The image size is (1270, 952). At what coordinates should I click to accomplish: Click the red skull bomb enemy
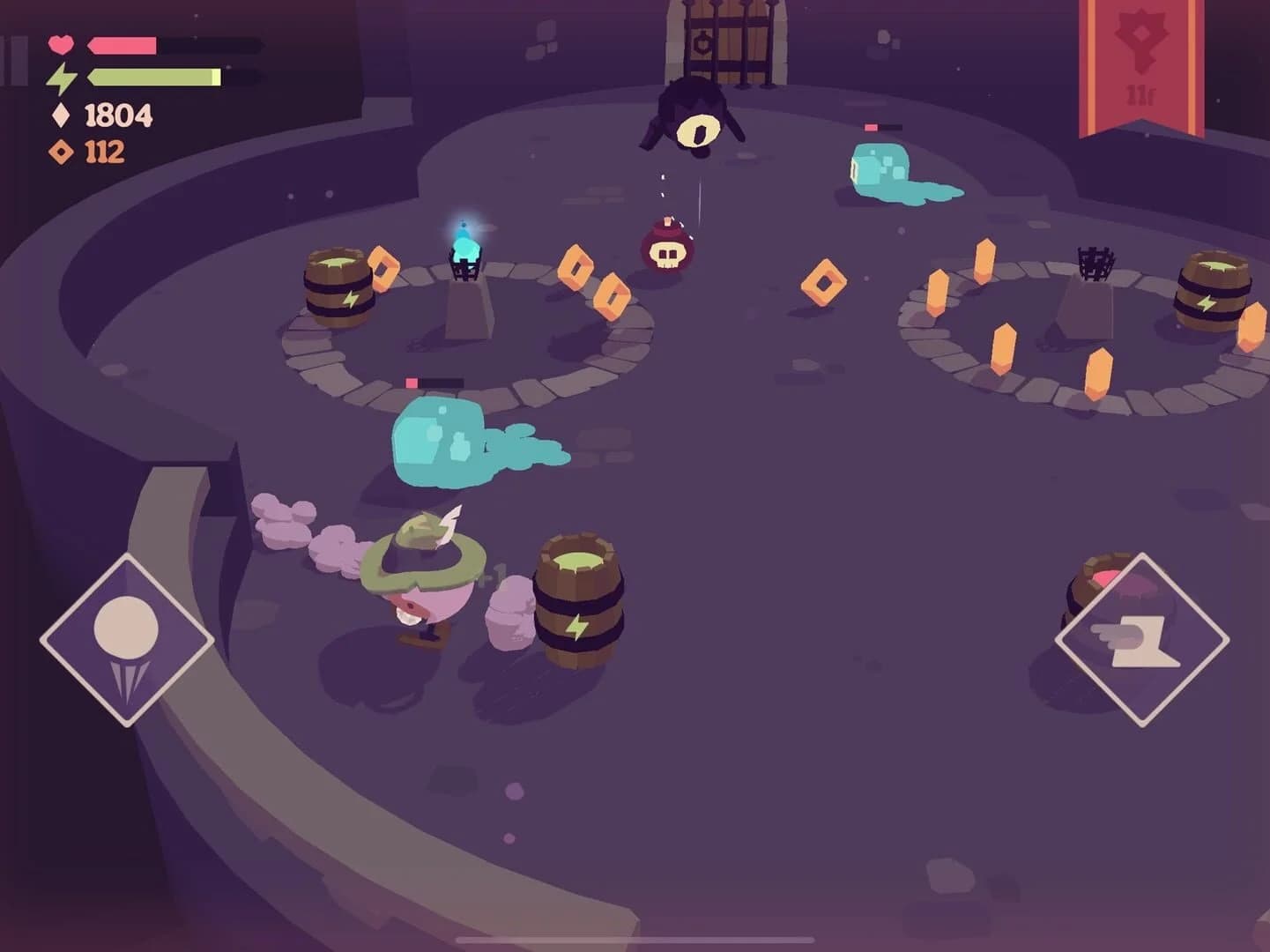(x=667, y=249)
